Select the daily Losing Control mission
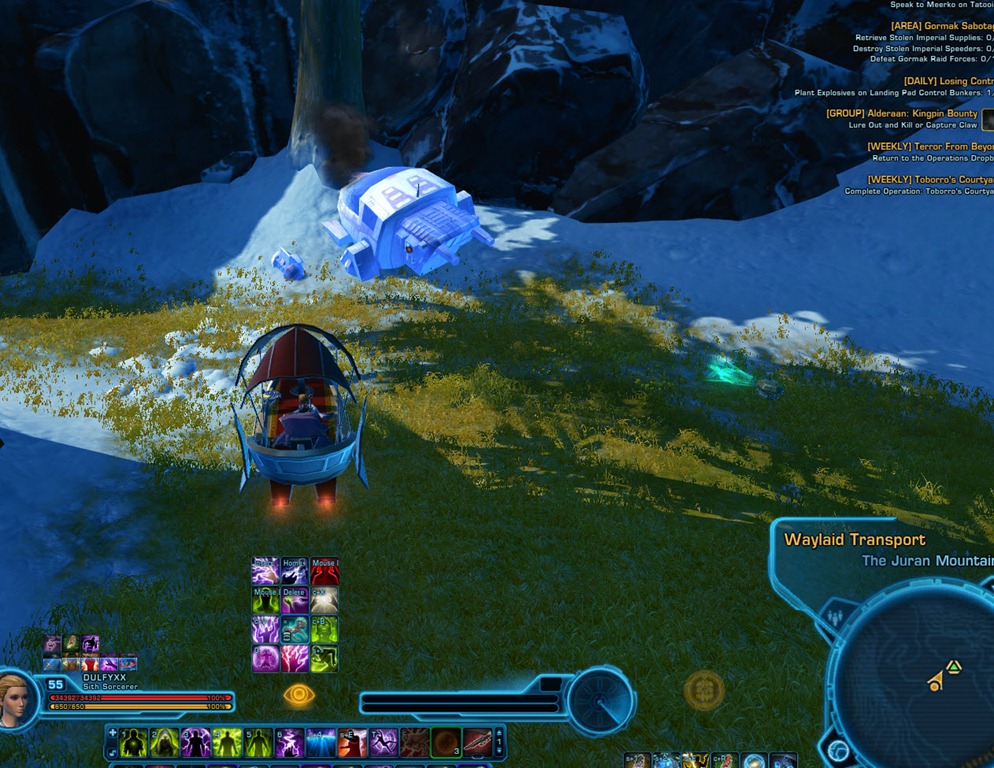Screen dimensions: 994x768 tap(948, 81)
